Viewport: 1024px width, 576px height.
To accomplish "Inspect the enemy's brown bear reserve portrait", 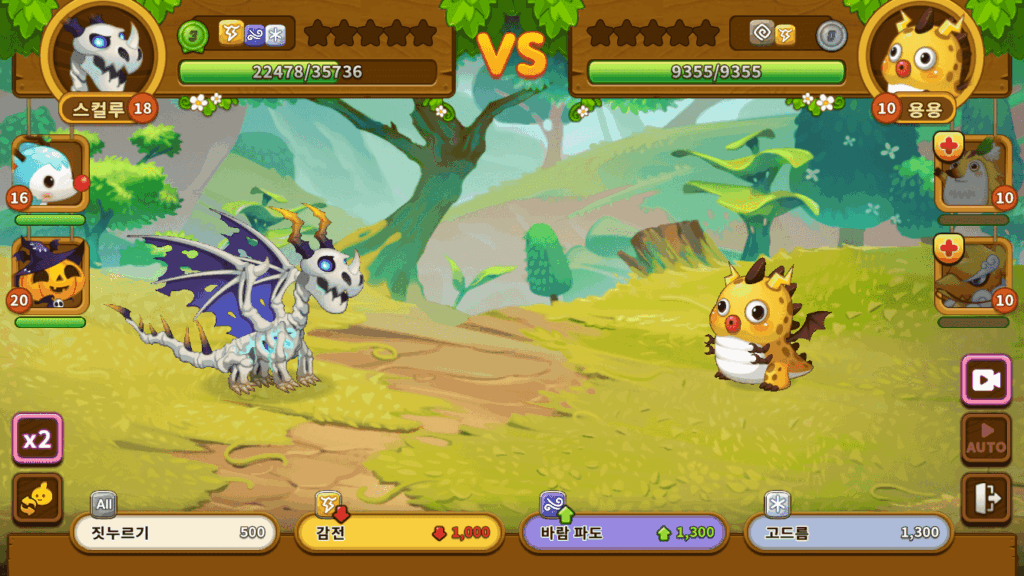I will [973, 174].
